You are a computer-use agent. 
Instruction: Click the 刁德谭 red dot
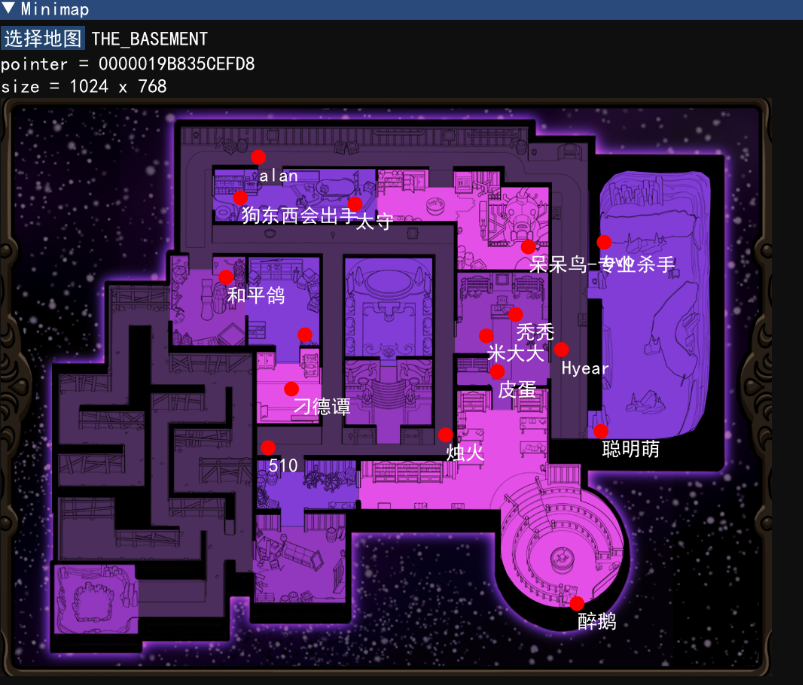coord(291,389)
